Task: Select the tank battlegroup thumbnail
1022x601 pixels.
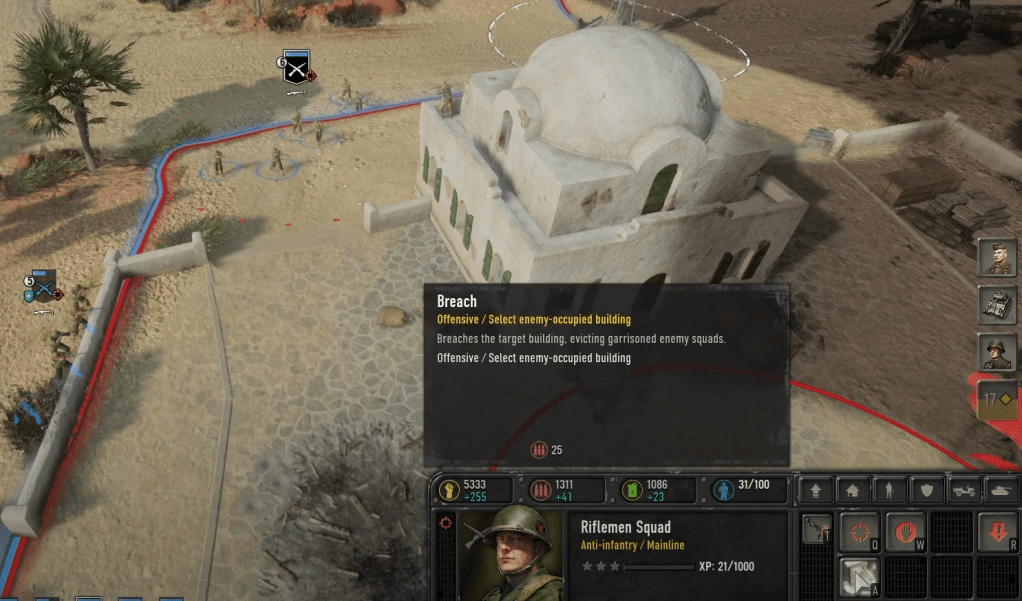Action: [x=997, y=305]
